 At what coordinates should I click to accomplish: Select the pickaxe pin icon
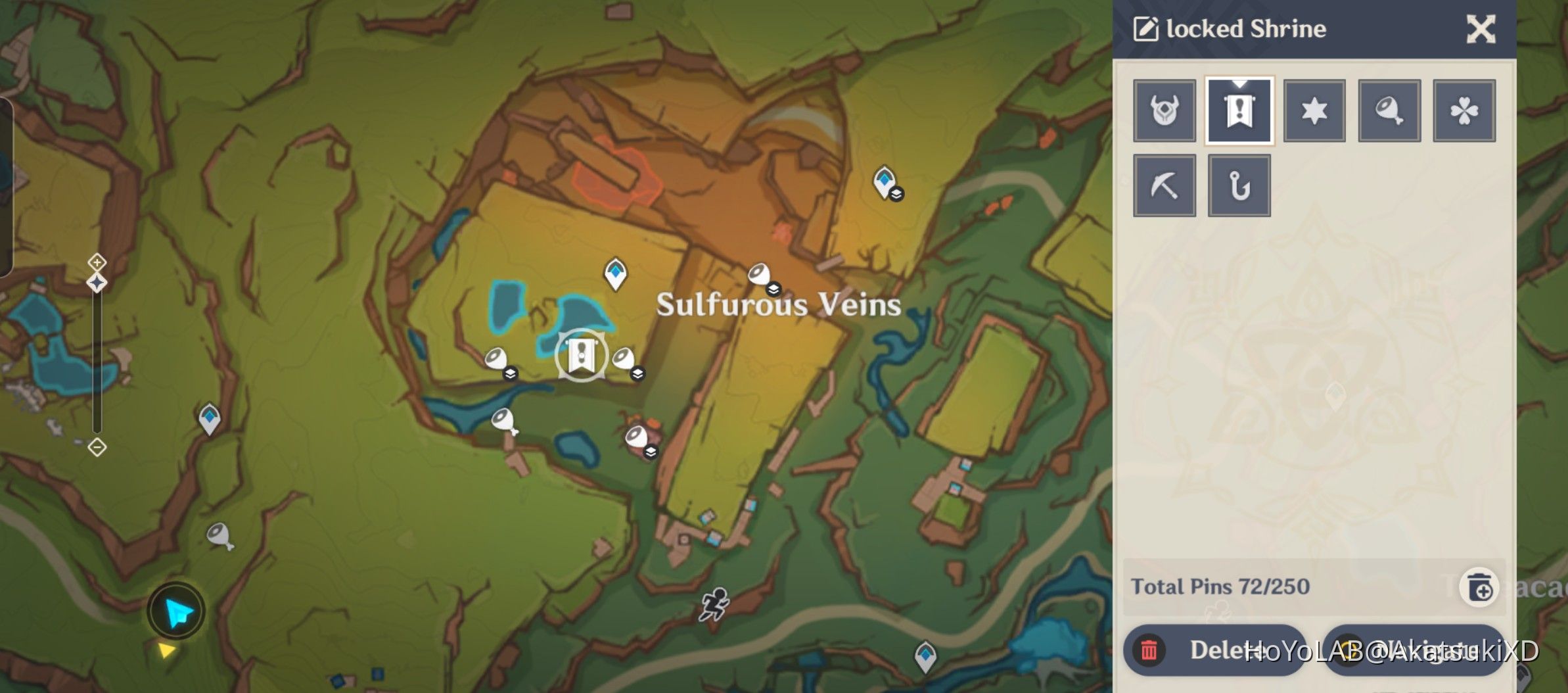pyautogui.click(x=1164, y=185)
